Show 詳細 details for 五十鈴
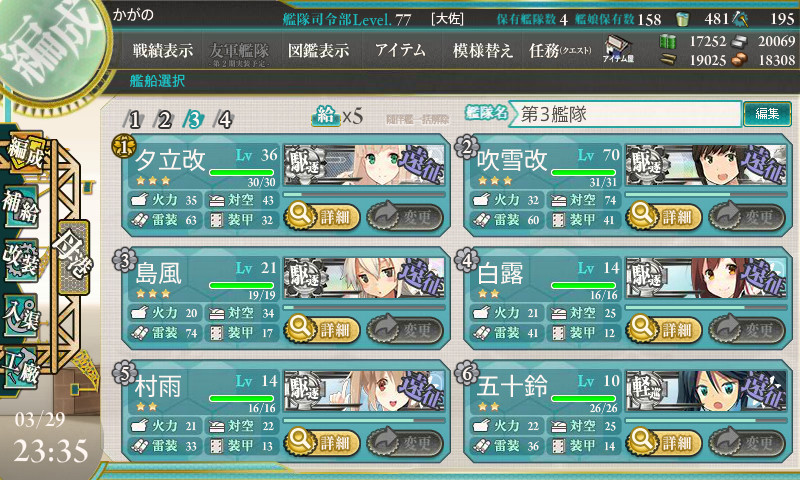The height and width of the screenshot is (480, 800). tap(661, 442)
